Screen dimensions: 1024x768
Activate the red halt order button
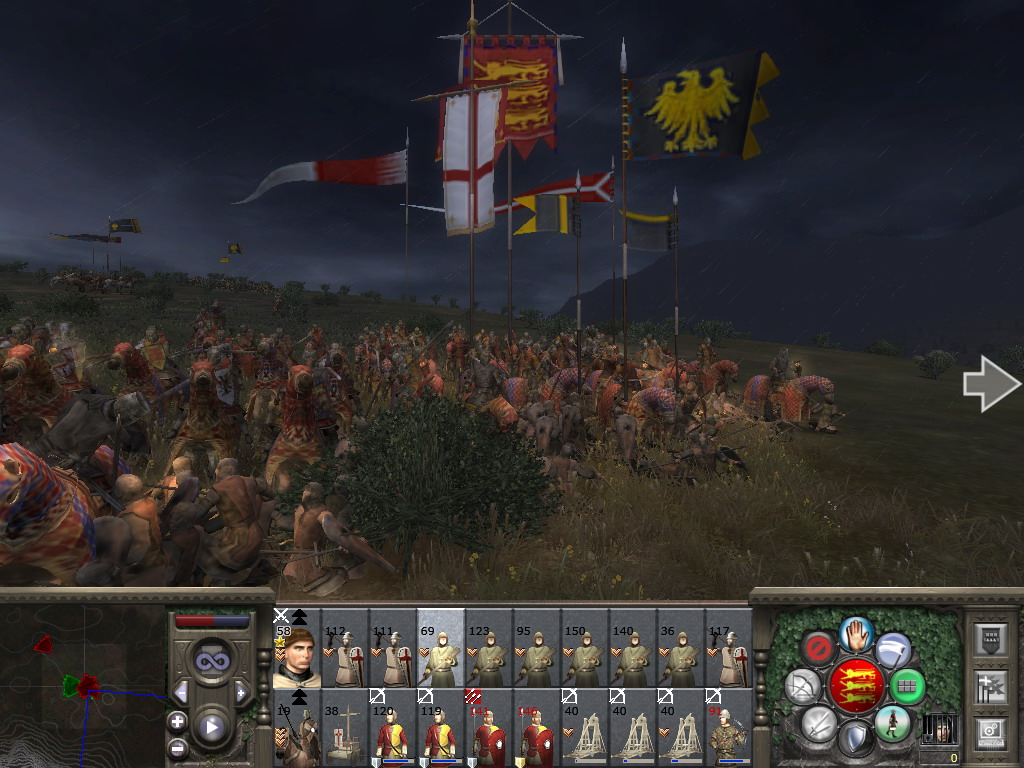pos(819,647)
